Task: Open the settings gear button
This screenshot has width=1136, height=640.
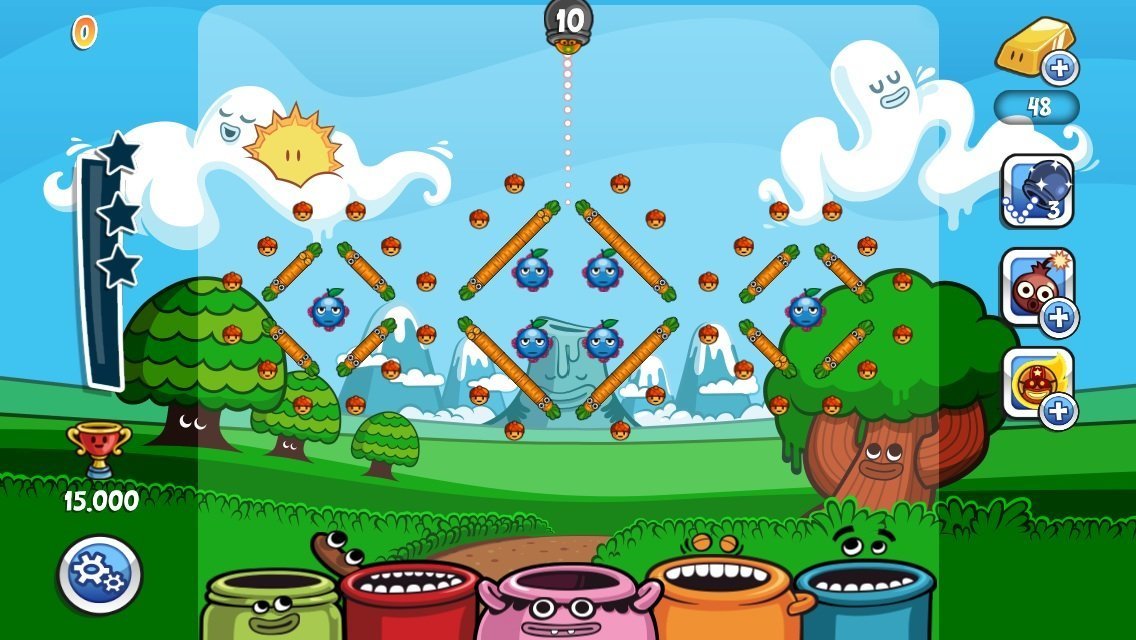Action: coord(100,575)
